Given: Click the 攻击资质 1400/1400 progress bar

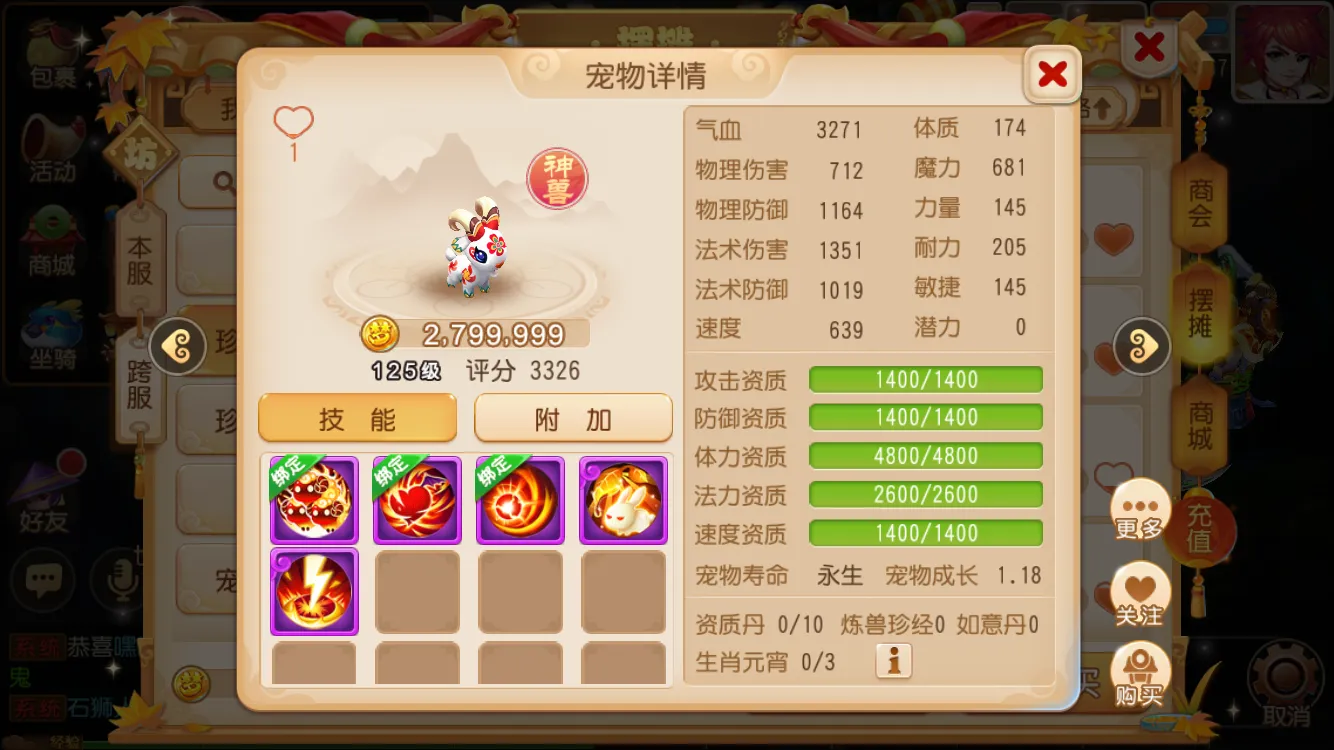Looking at the screenshot, I should point(925,379).
